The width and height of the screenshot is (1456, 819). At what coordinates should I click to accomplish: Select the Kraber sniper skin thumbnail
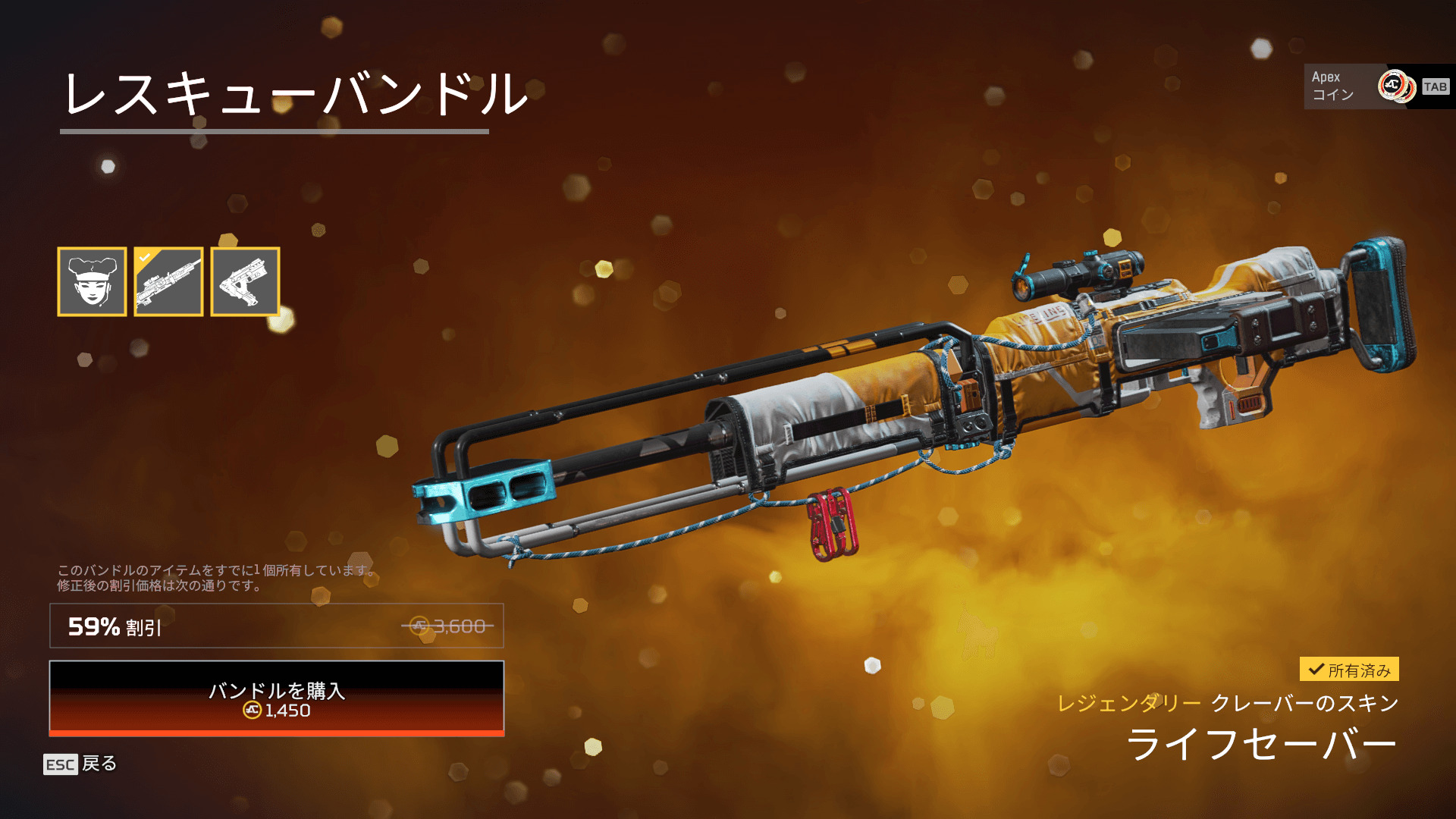[x=168, y=281]
